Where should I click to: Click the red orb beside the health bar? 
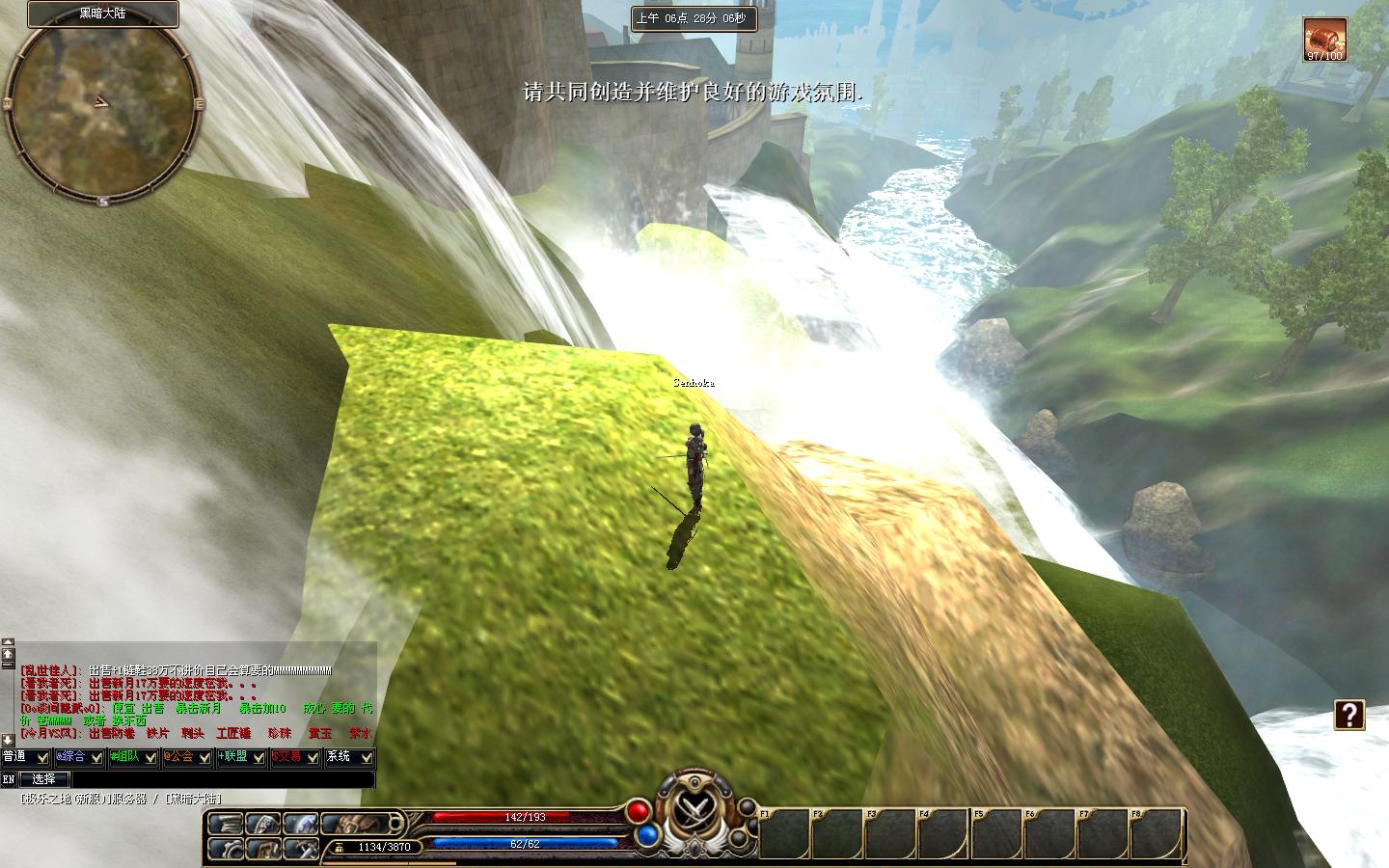point(638,810)
